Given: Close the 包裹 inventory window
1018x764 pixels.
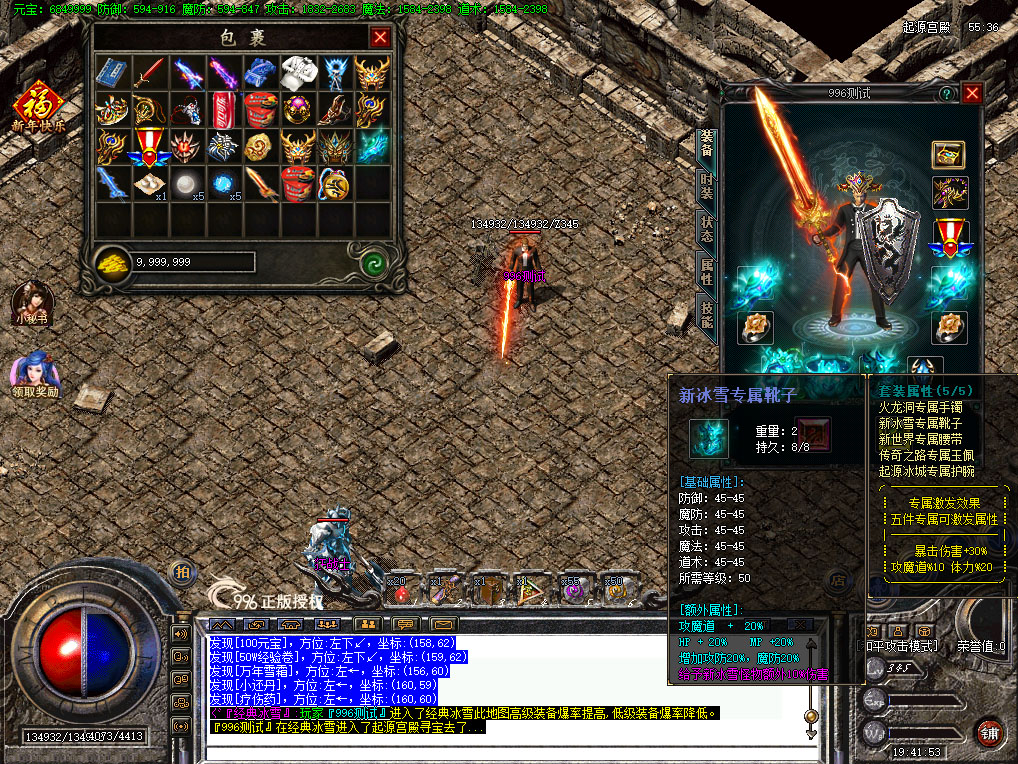Looking at the screenshot, I should tap(380, 38).
